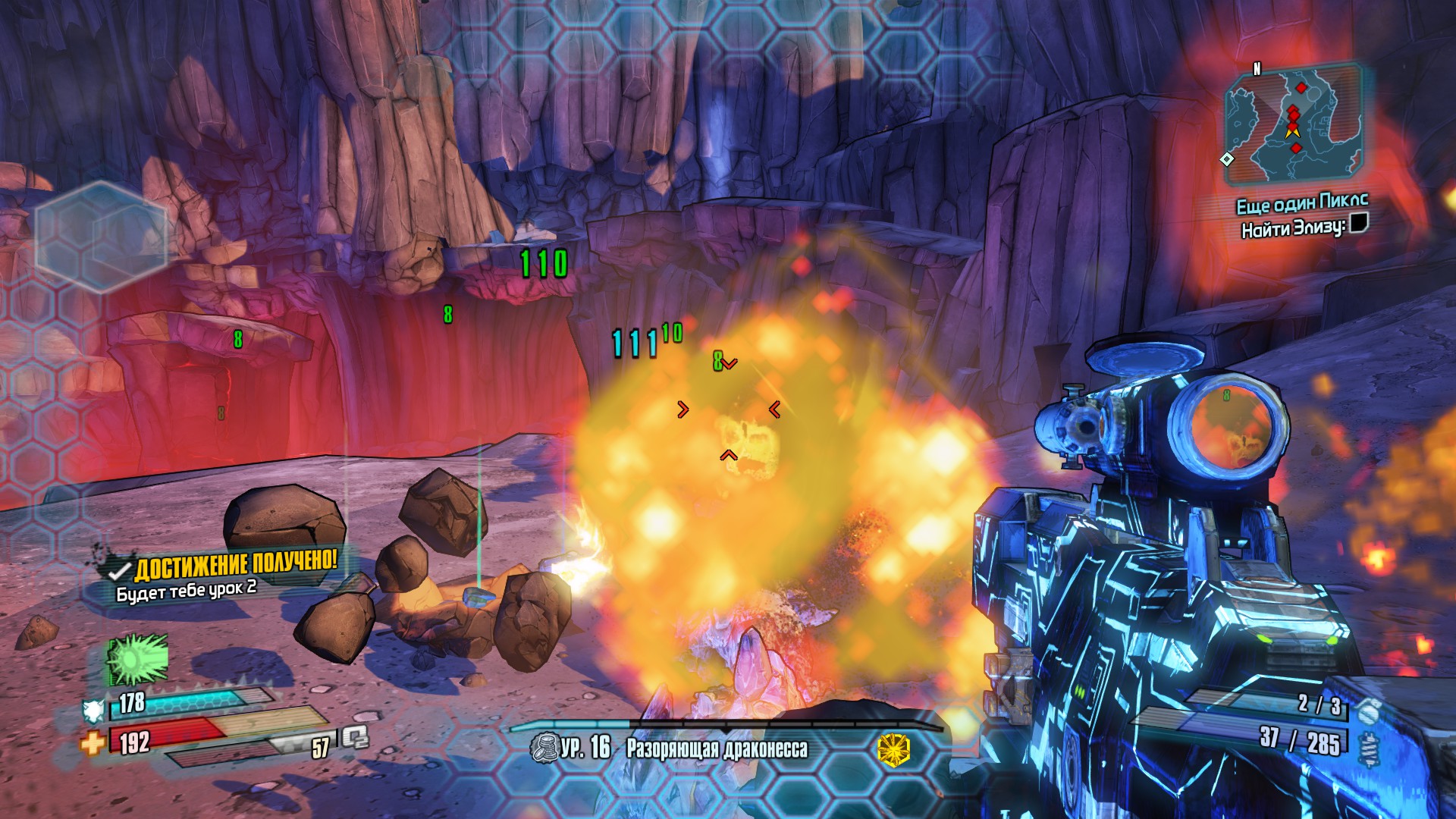
Task: Activate the green action skill icon
Action: coord(137,658)
